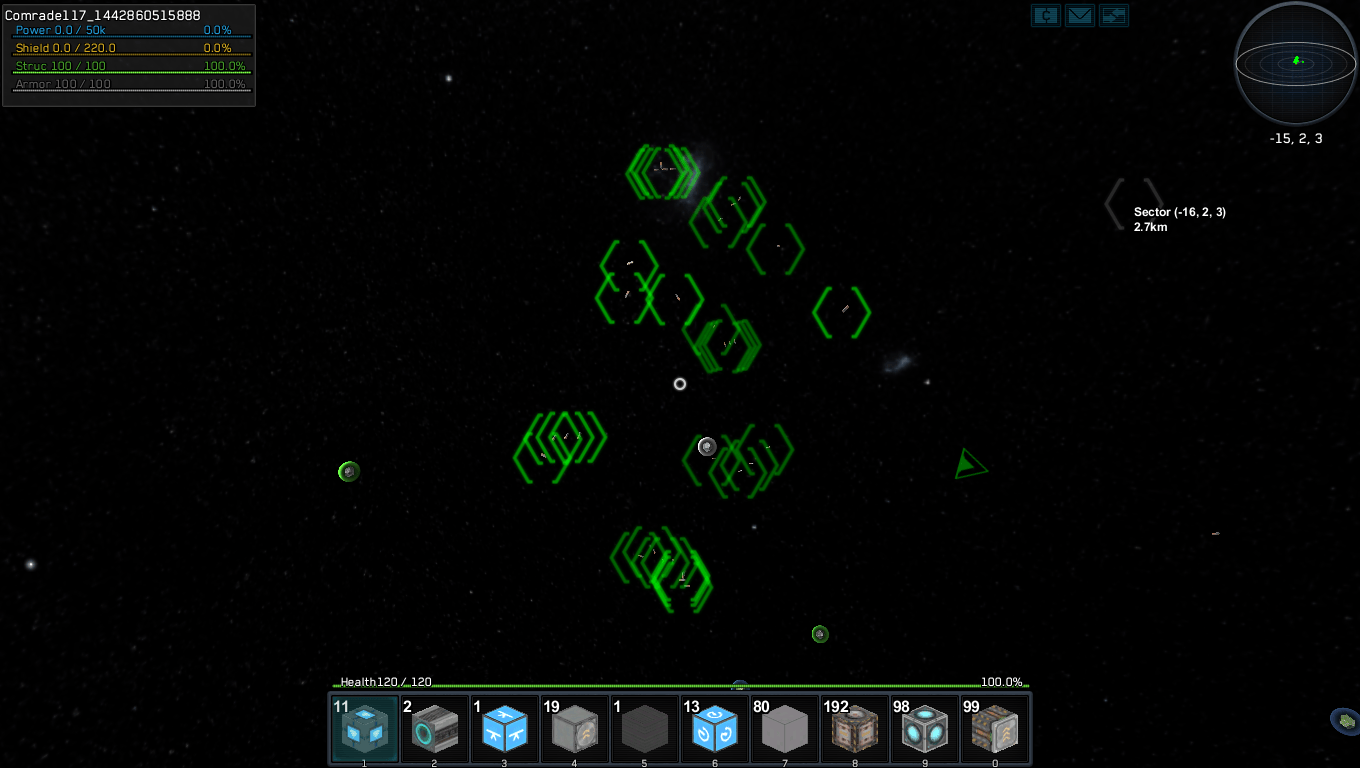The image size is (1360, 768).
Task: Open the credits icon in the top bar
Action: (x=1046, y=16)
